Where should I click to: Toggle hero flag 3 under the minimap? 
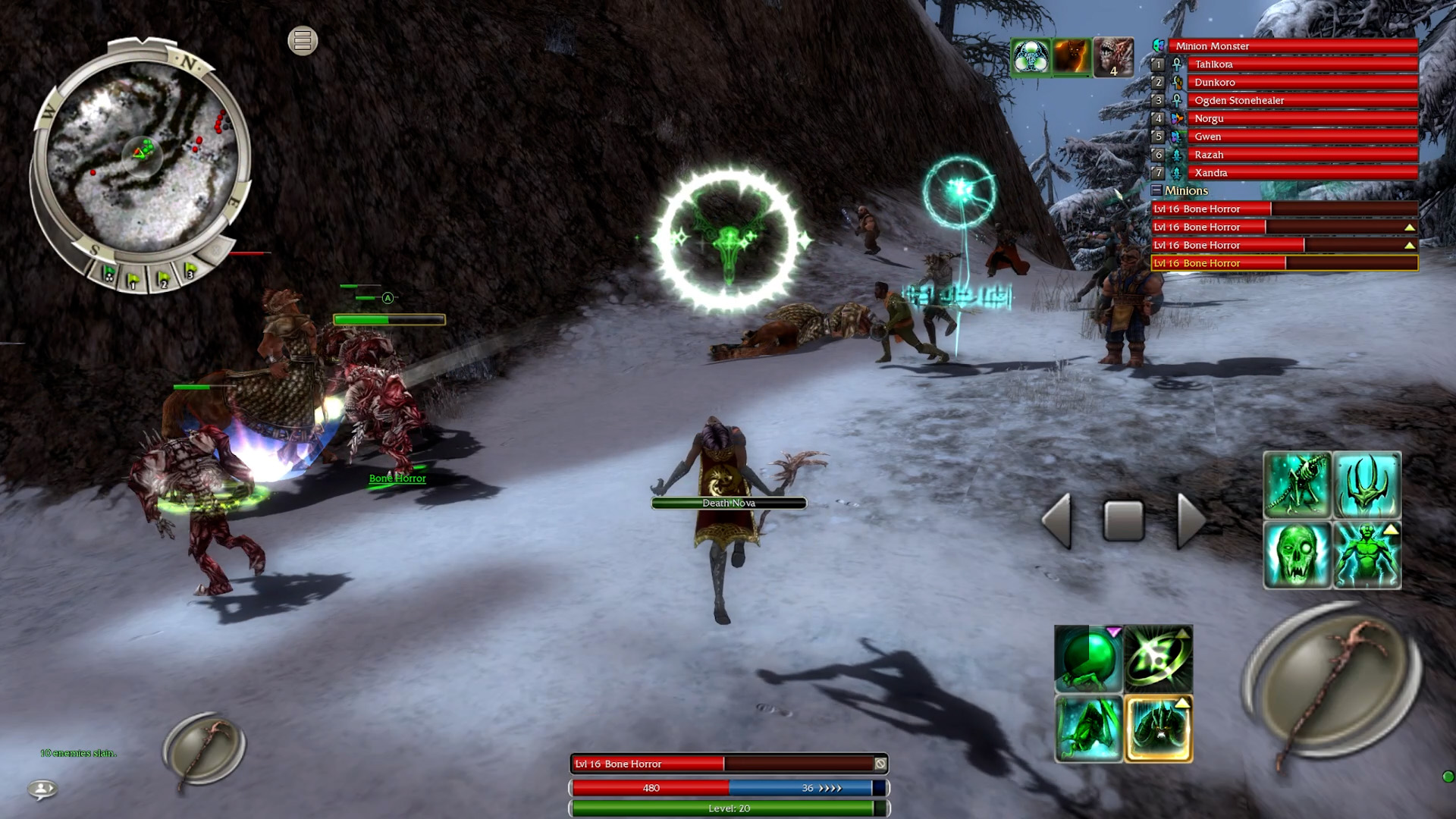190,271
